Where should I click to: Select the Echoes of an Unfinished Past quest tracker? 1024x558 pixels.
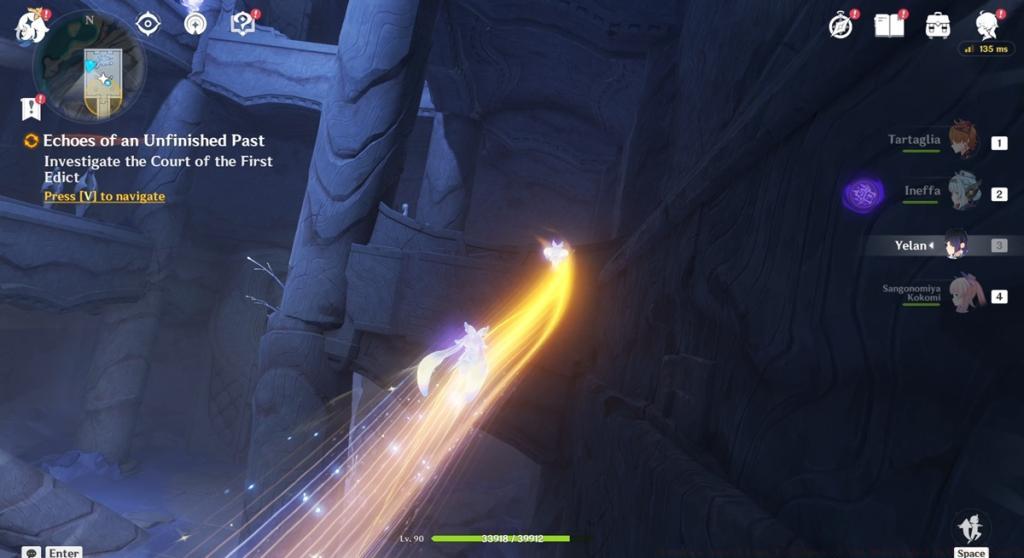(x=153, y=141)
